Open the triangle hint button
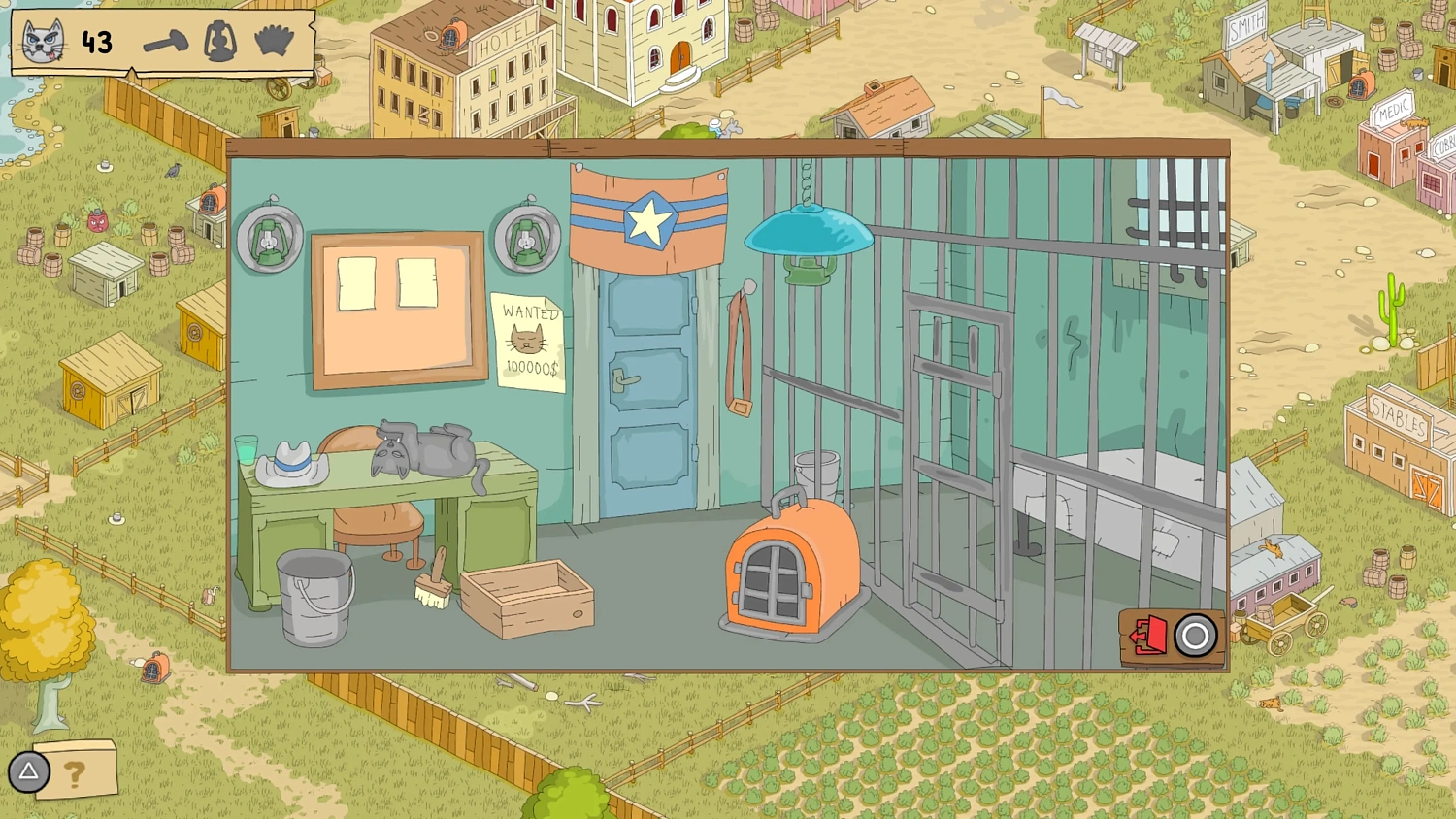Viewport: 1456px width, 819px height. click(x=27, y=771)
